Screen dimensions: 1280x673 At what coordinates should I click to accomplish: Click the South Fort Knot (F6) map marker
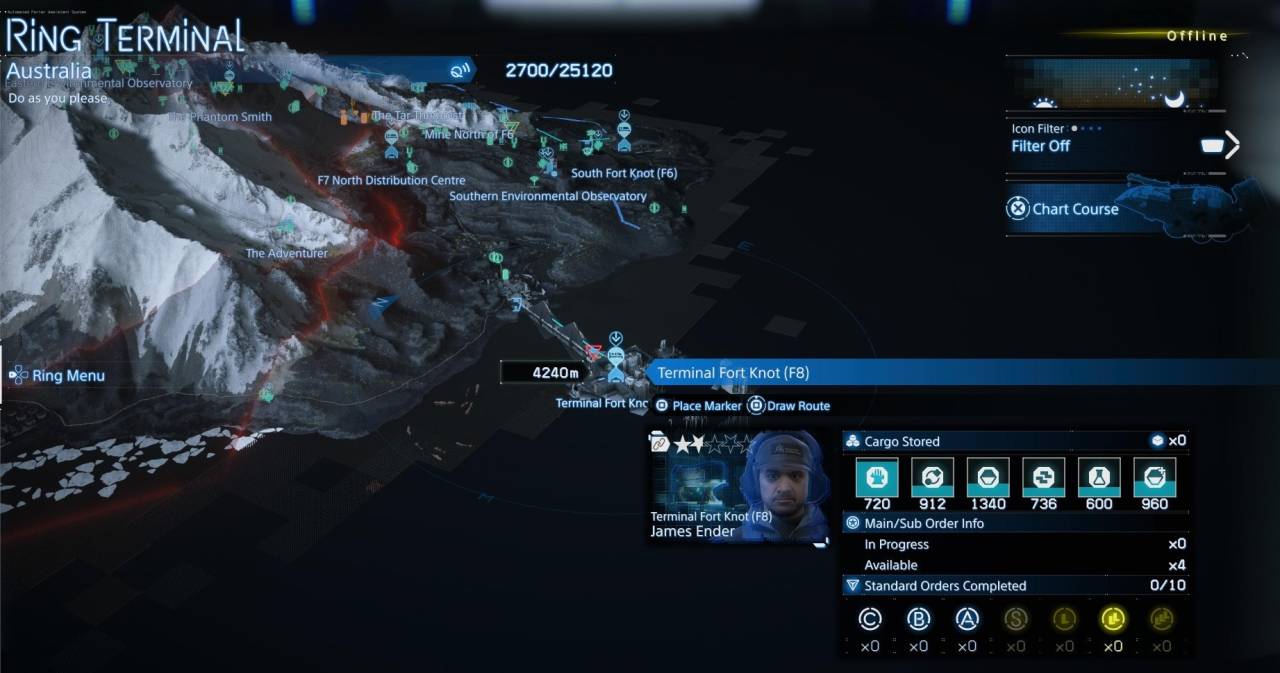tap(624, 173)
